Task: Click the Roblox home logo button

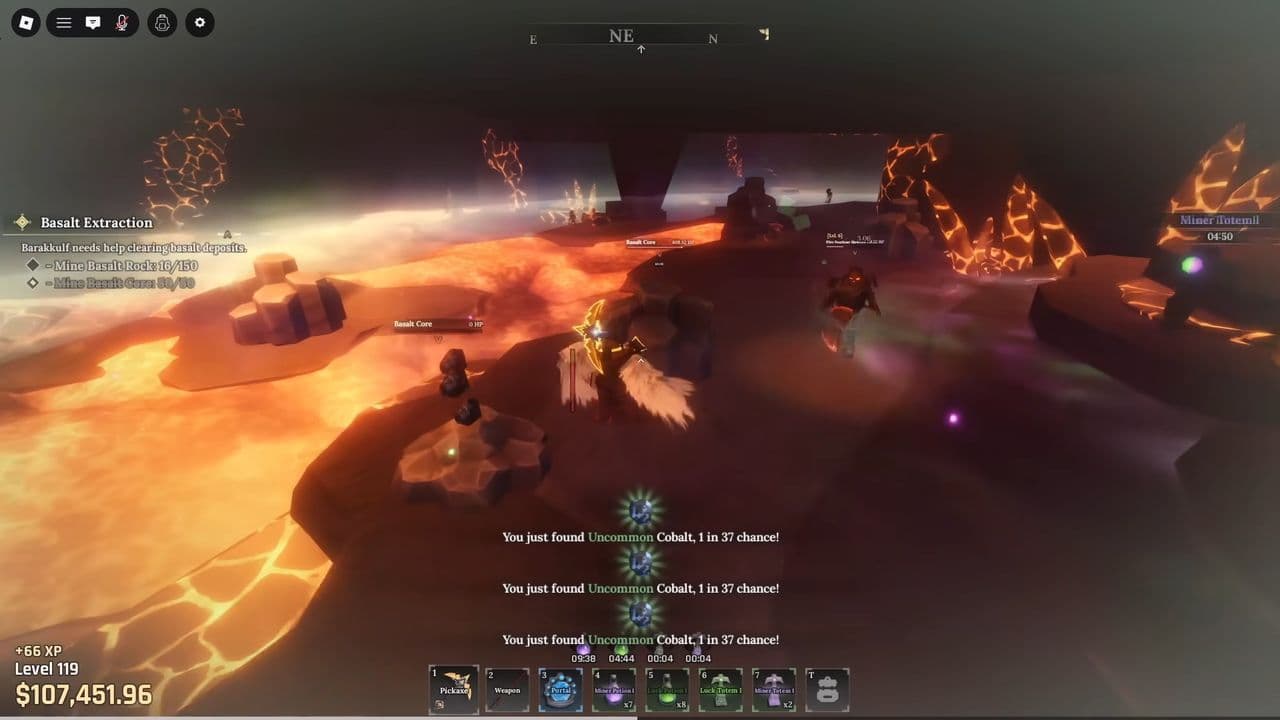Action: [x=25, y=22]
